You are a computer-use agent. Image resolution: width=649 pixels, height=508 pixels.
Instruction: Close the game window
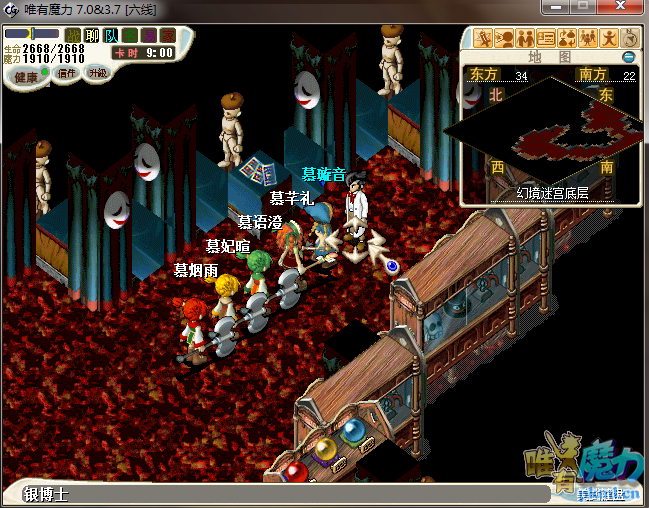(622, 8)
